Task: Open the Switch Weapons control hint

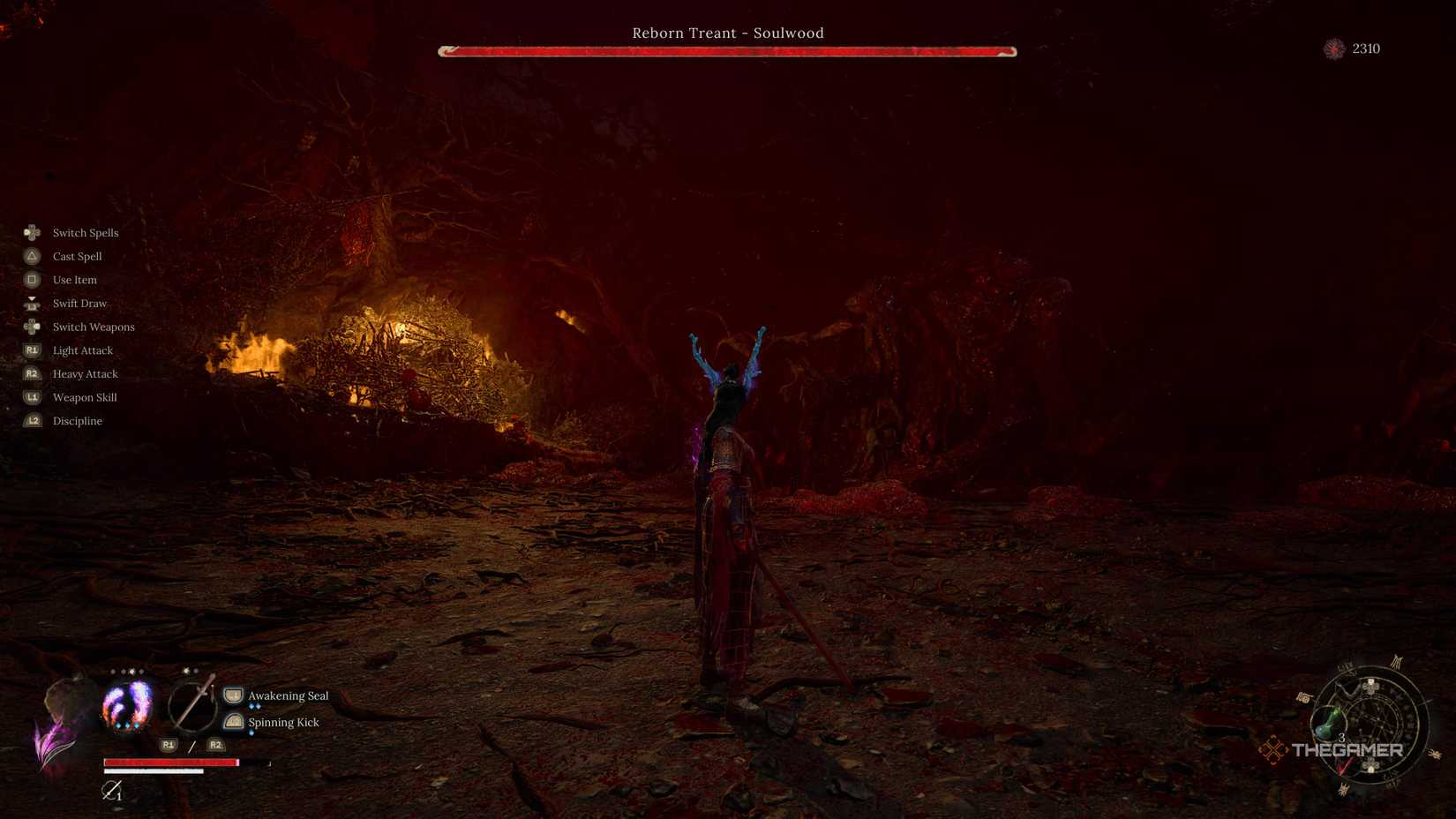Action: (x=94, y=327)
